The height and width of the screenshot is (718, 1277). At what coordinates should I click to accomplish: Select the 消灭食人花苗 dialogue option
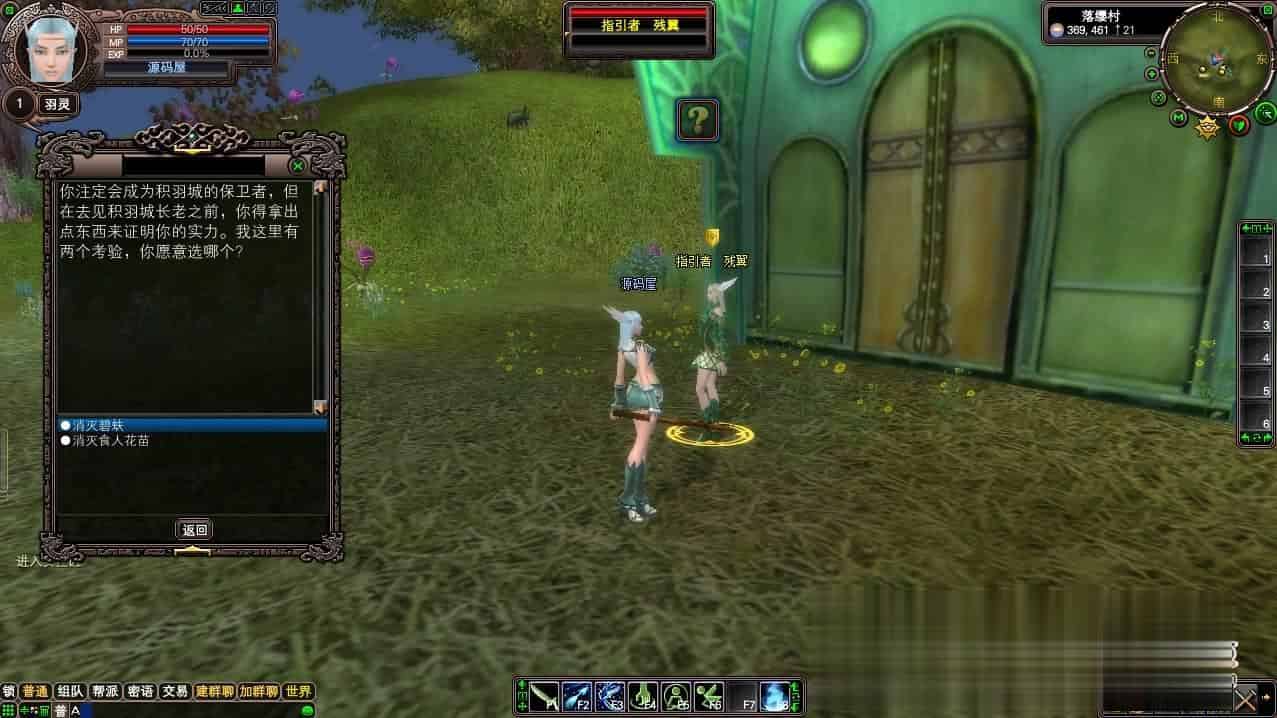coord(110,440)
